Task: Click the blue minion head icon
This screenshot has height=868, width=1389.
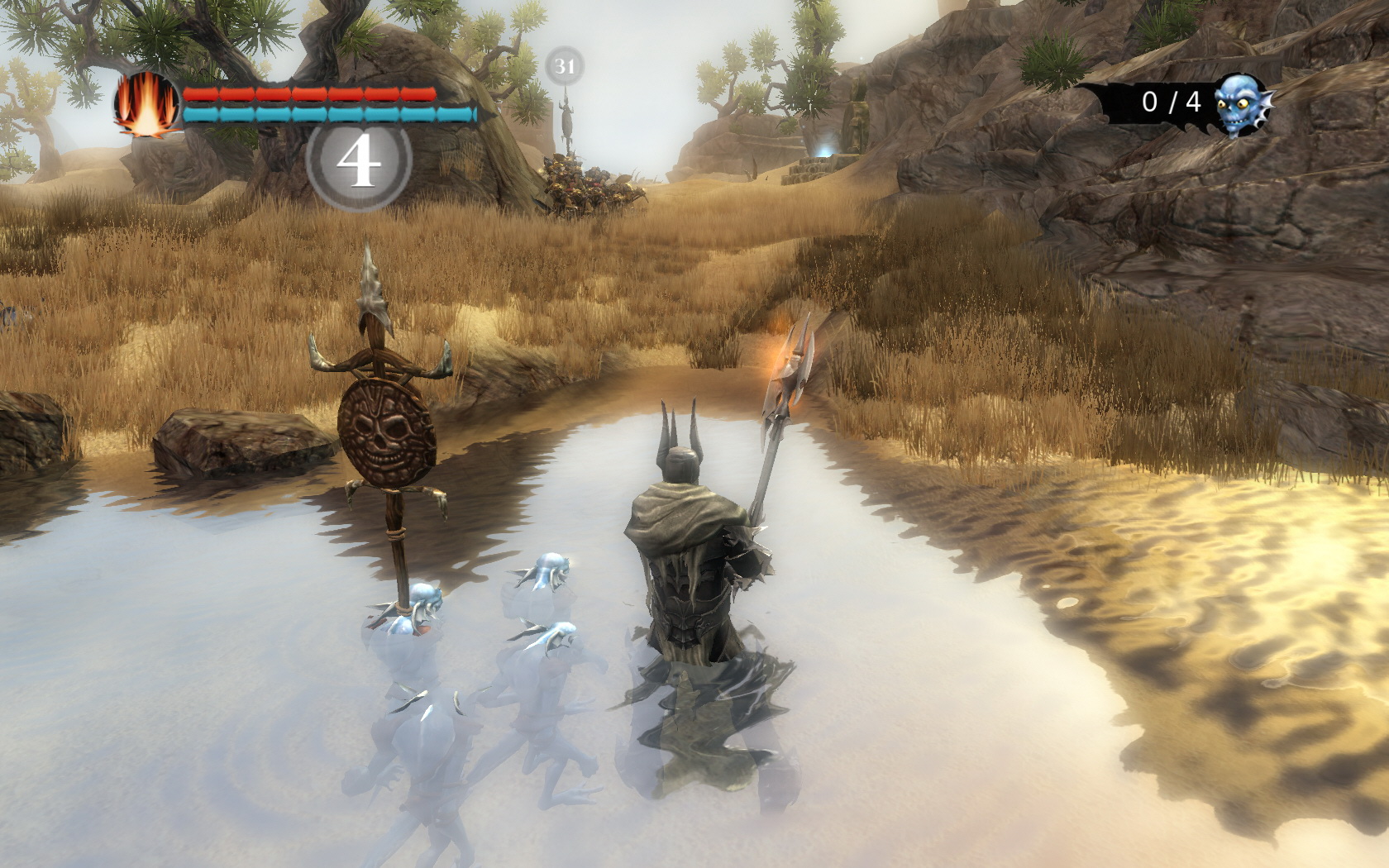Action: 1242,103
